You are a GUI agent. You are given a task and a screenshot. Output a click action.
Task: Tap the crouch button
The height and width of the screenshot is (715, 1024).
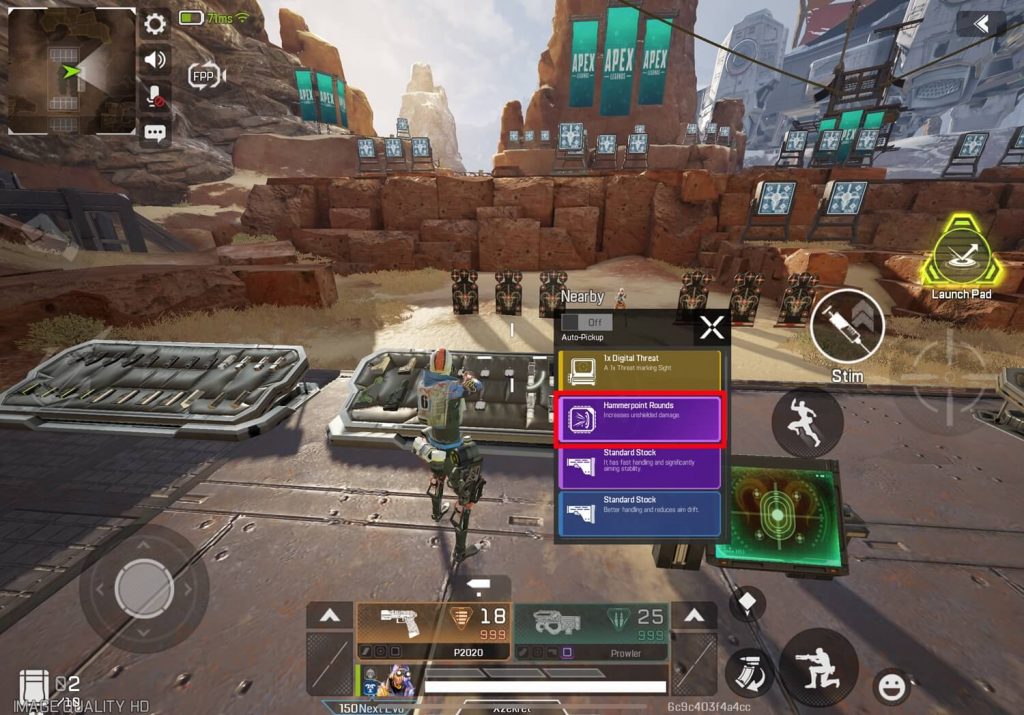818,667
